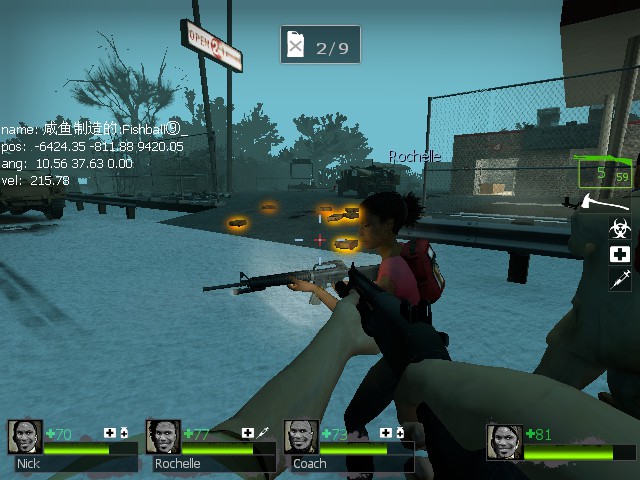The image size is (640, 480).
Task: Select the adrenaline syringe slot
Action: tap(619, 279)
